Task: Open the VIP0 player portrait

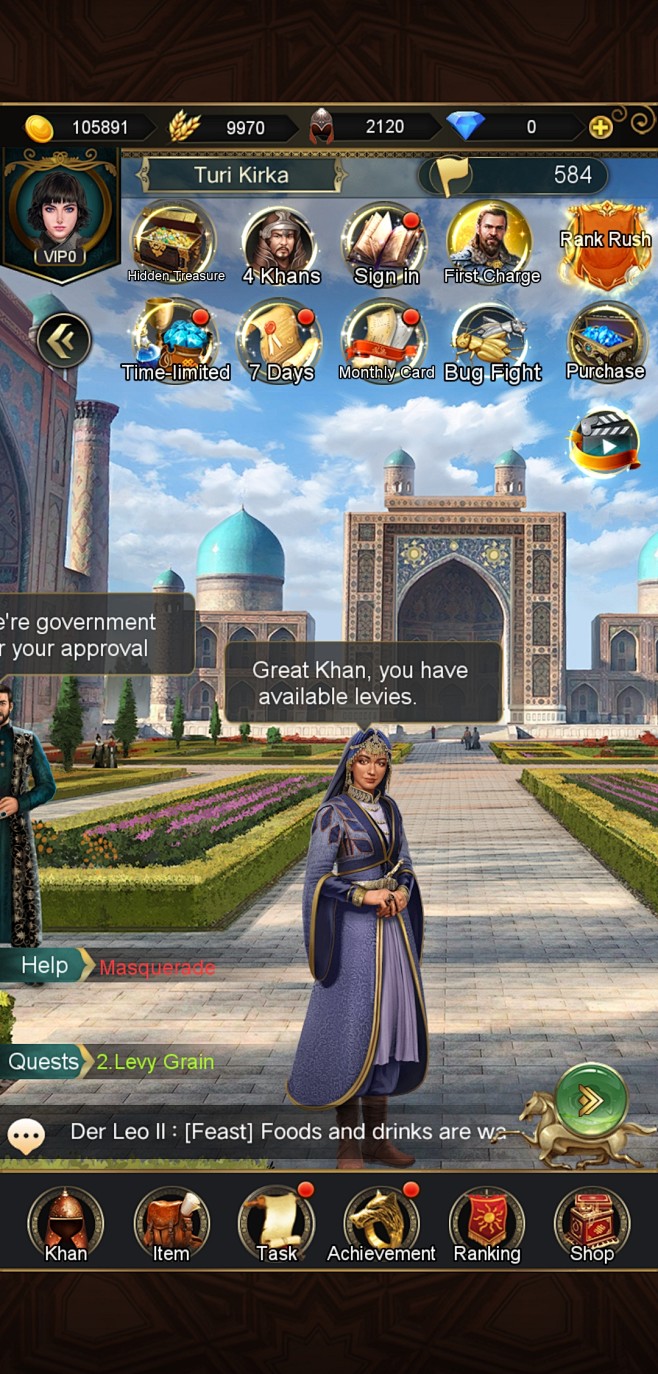Action: point(61,214)
